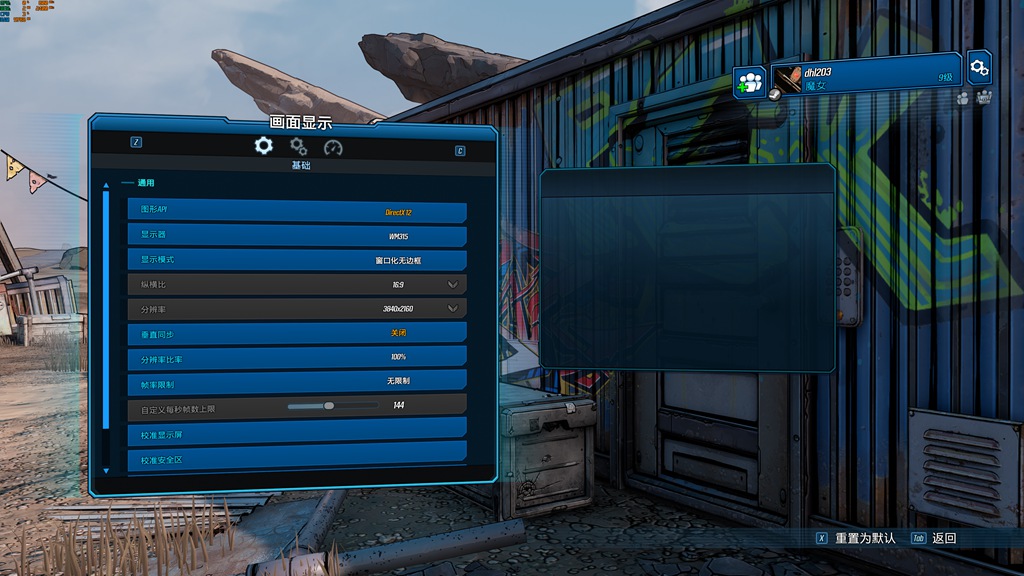Viewport: 1024px width, 576px height.
Task: Click the settings list scroll-down arrow
Action: [106, 470]
